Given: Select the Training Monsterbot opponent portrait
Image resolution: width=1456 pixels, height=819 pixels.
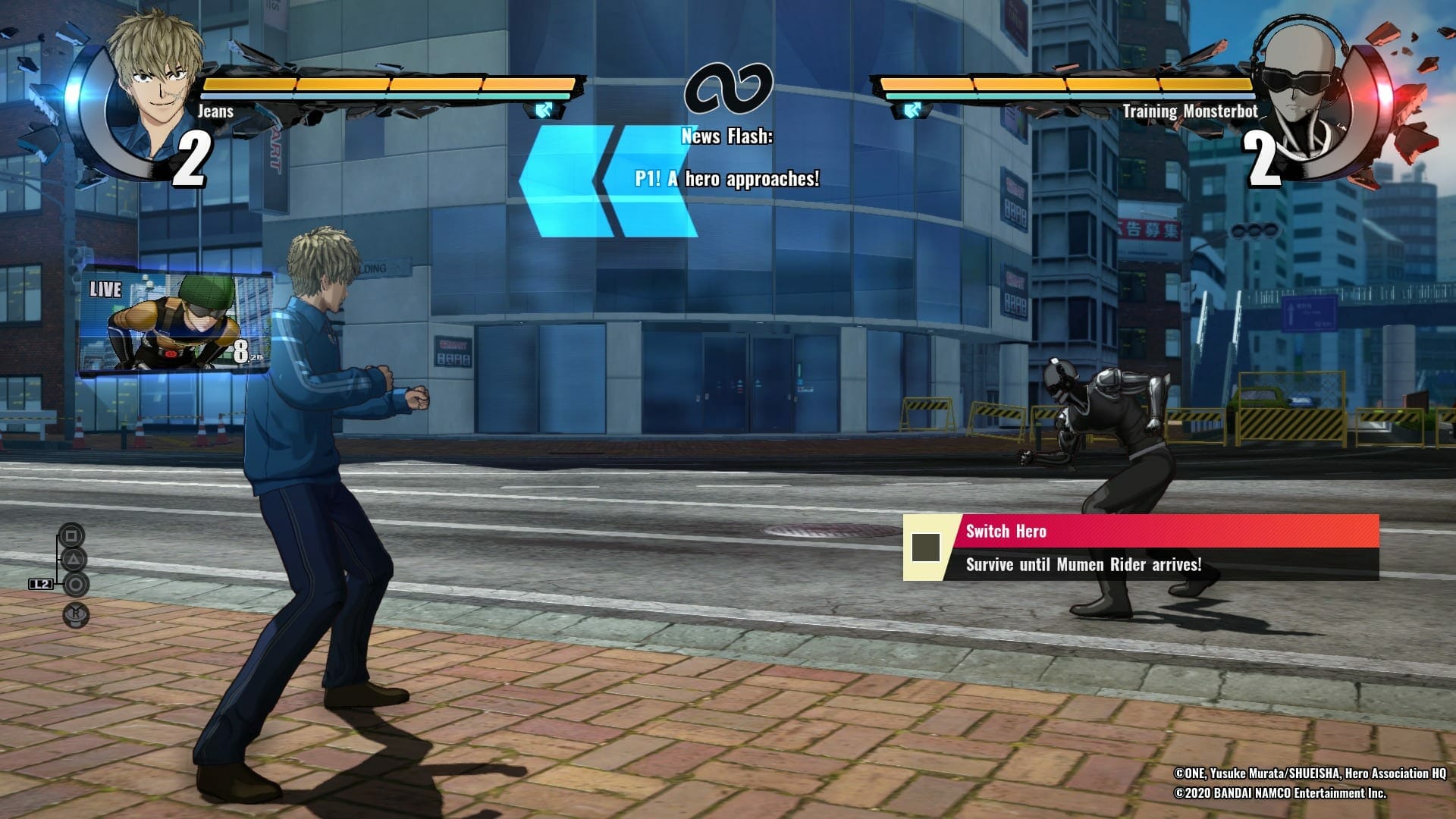Looking at the screenshot, I should click(x=1301, y=91).
